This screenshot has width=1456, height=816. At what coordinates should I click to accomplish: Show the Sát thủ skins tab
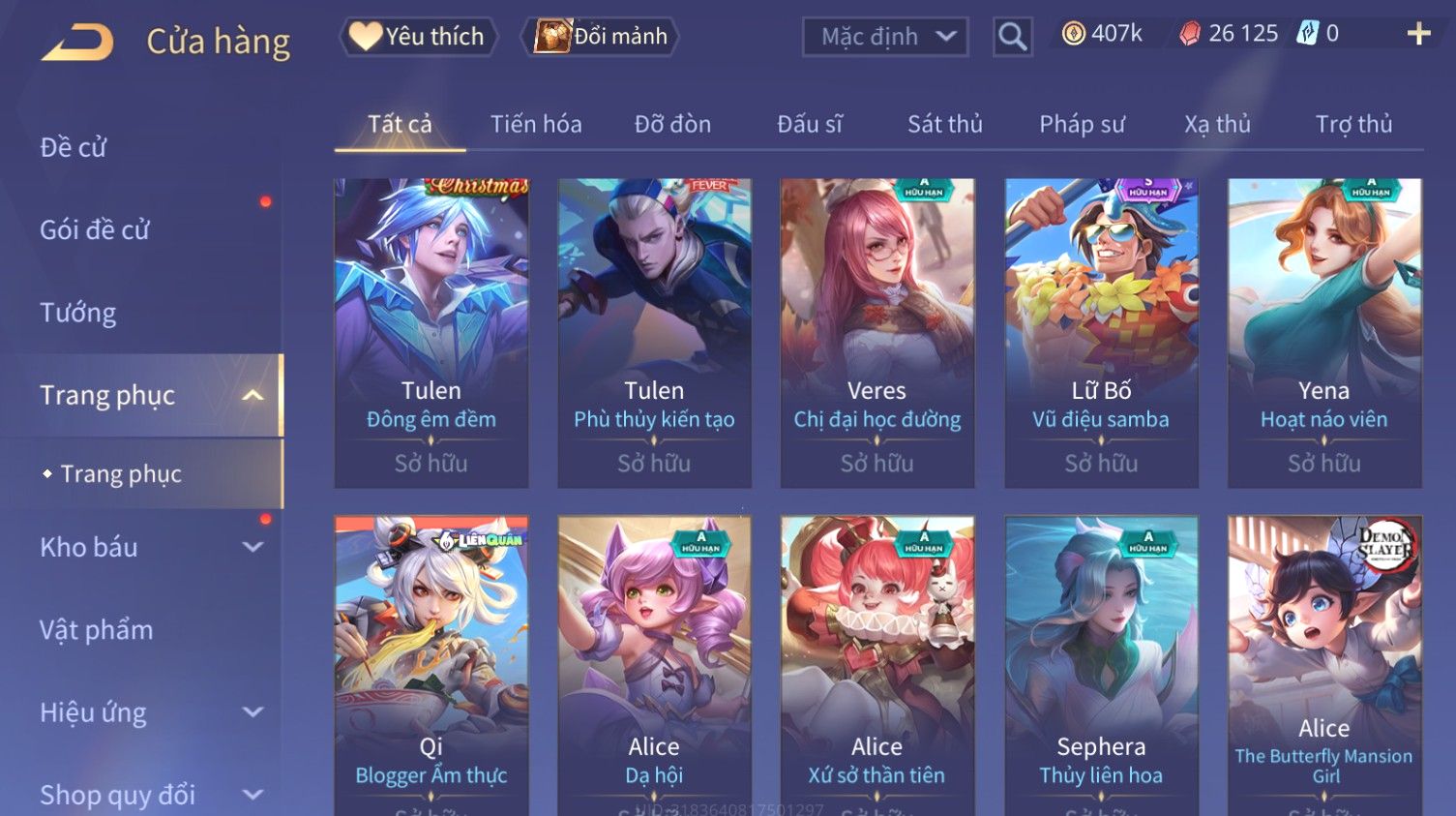click(x=944, y=124)
